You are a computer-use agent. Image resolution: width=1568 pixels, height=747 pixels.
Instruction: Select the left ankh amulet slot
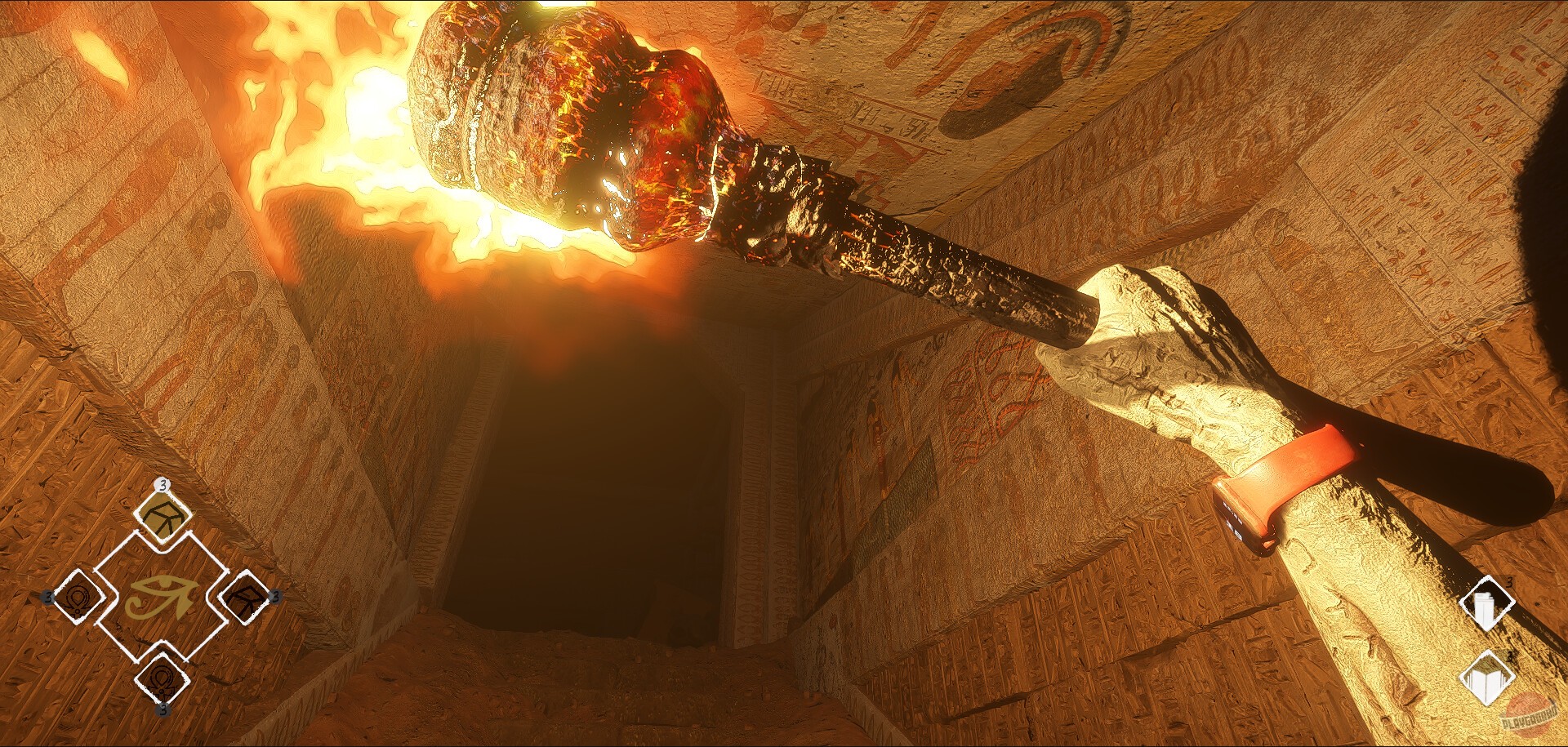coord(78,598)
